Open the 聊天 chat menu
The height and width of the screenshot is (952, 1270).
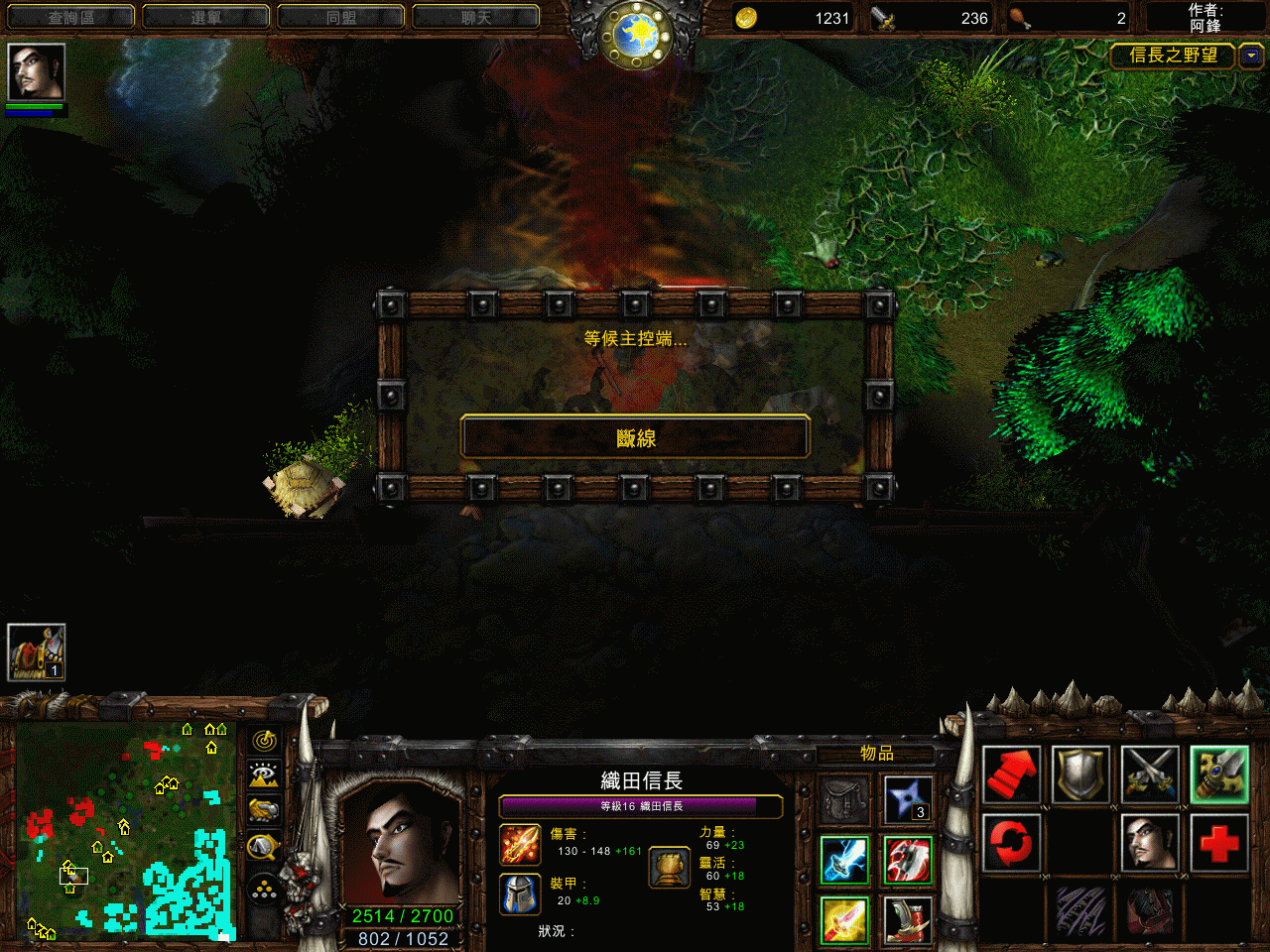tap(475, 16)
